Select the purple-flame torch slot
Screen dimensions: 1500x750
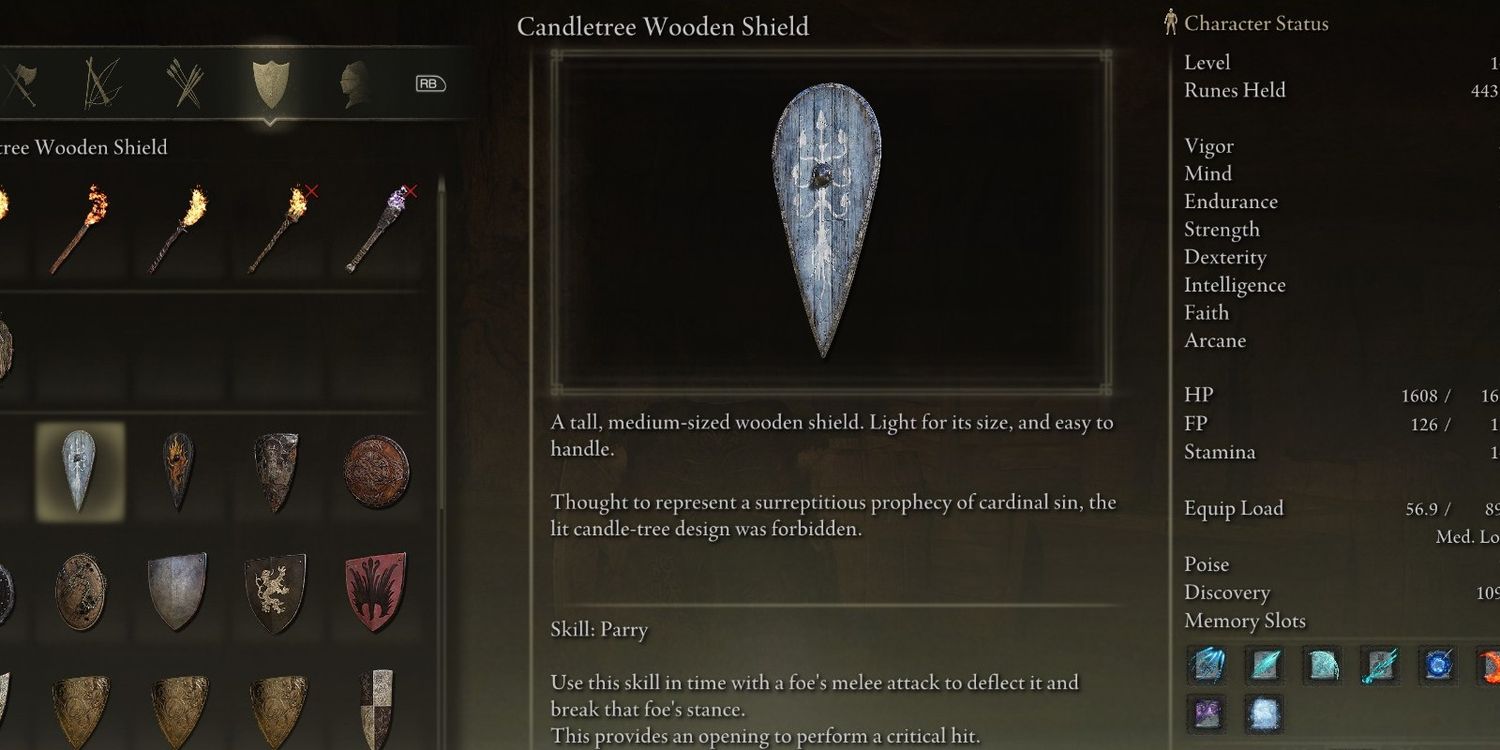(378, 228)
